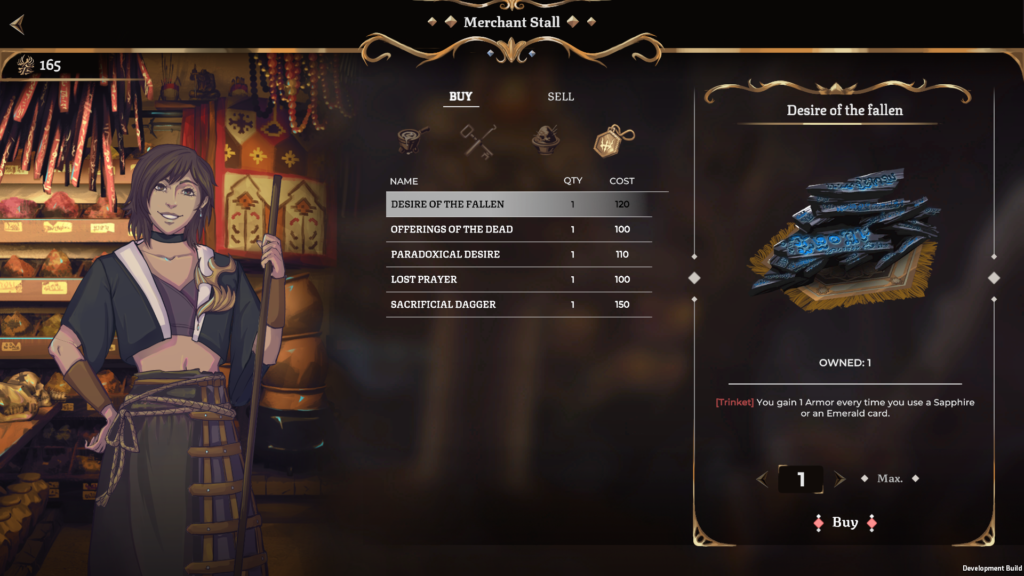The height and width of the screenshot is (576, 1024).
Task: Buy the selected trinket
Action: point(845,522)
